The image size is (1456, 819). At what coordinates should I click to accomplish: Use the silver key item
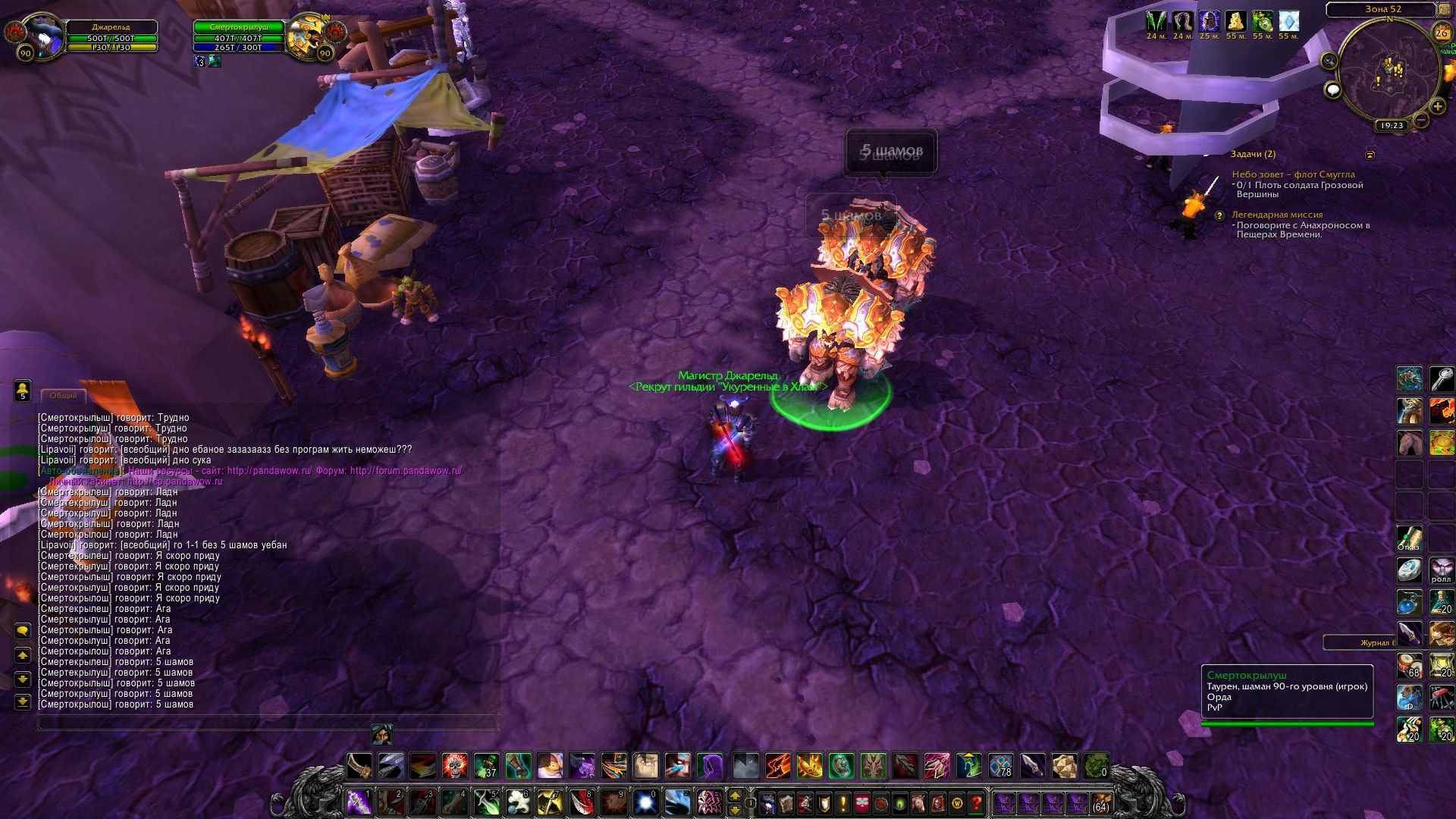click(1442, 378)
